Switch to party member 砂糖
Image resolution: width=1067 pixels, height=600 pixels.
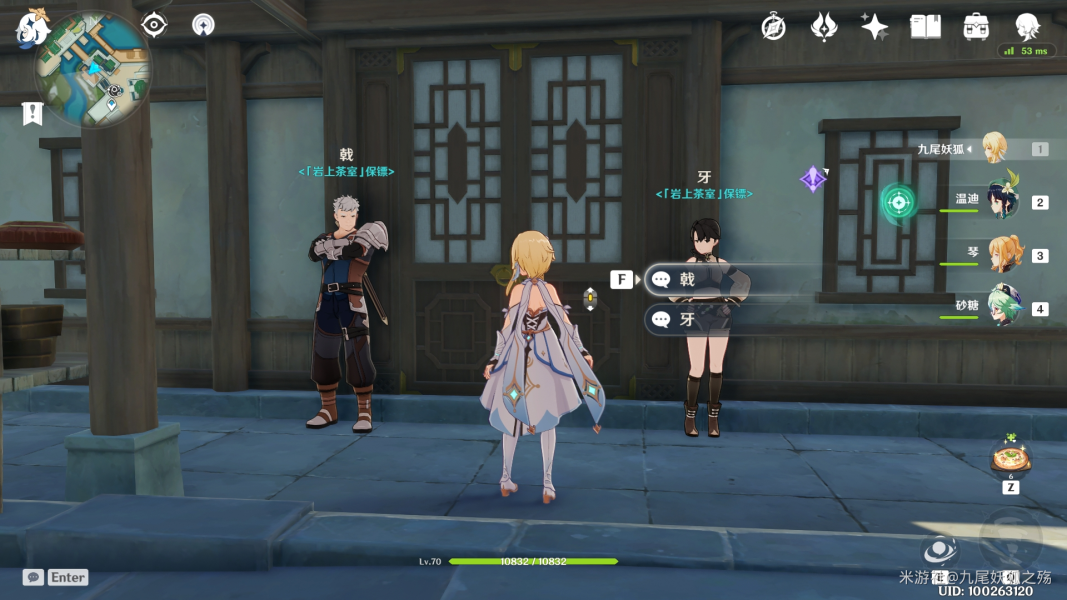click(x=1003, y=308)
